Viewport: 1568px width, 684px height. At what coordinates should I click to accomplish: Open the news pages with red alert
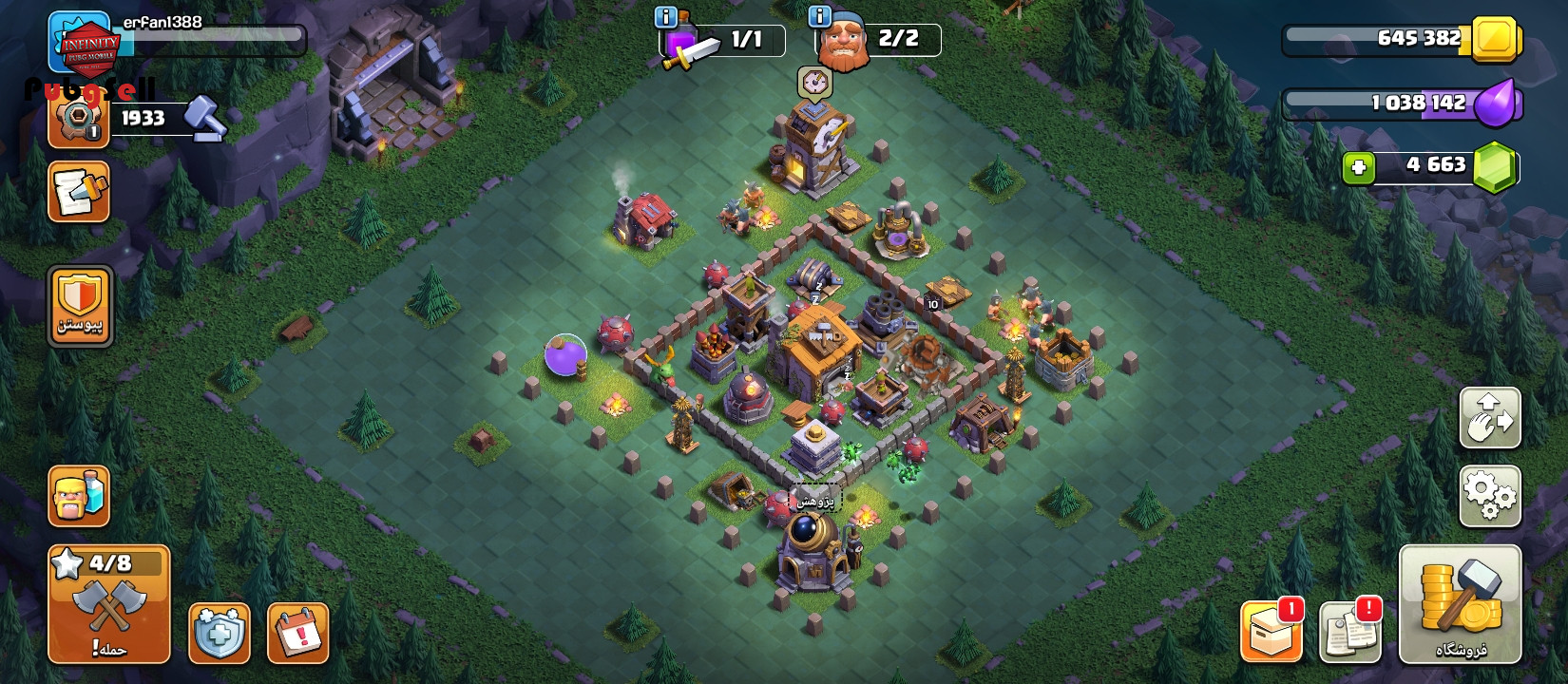(x=1350, y=631)
